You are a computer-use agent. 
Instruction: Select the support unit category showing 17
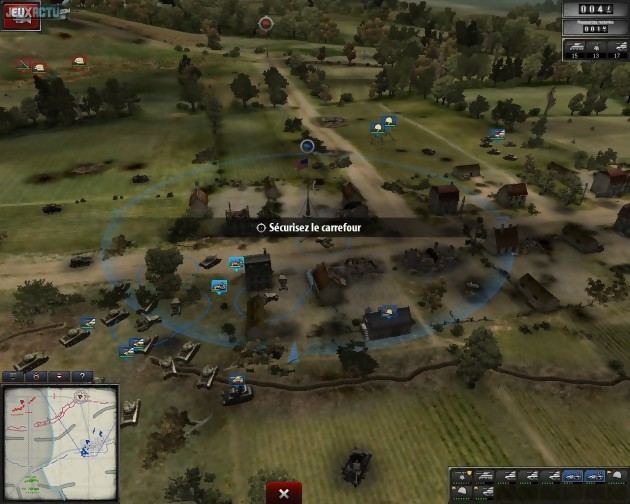pyautogui.click(x=617, y=48)
